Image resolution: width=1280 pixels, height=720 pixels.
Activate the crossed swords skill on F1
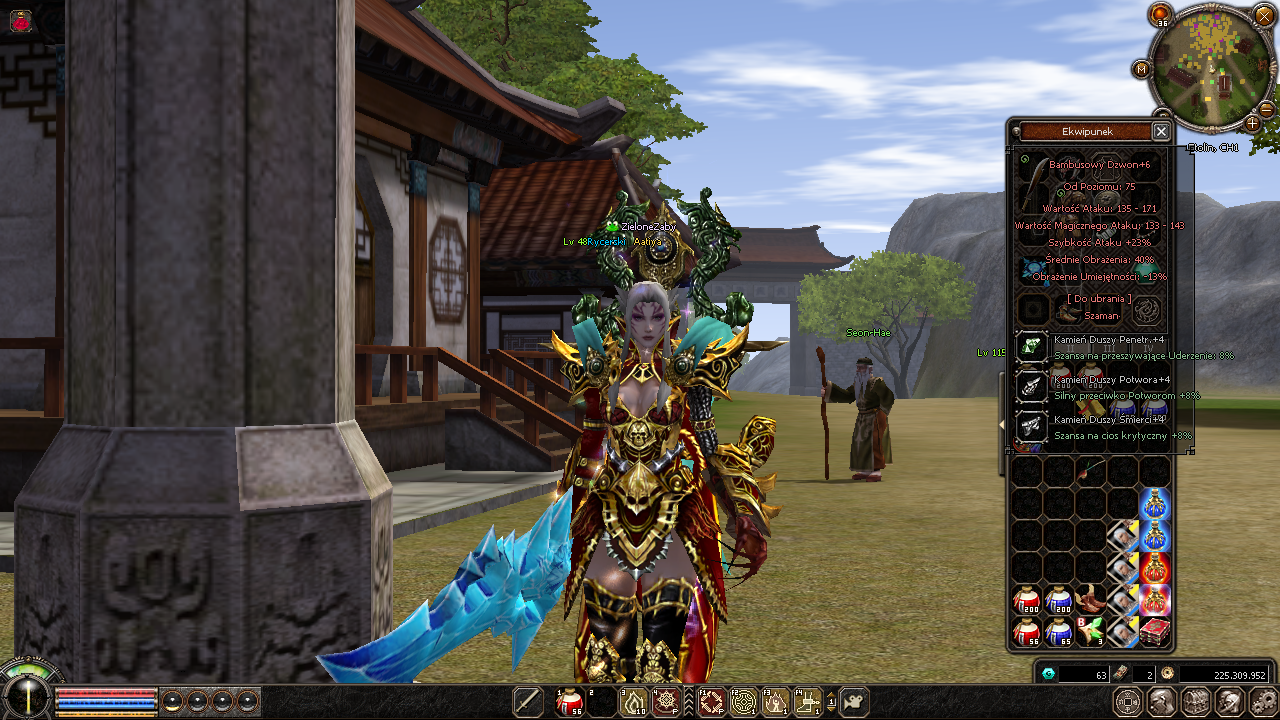click(x=711, y=702)
